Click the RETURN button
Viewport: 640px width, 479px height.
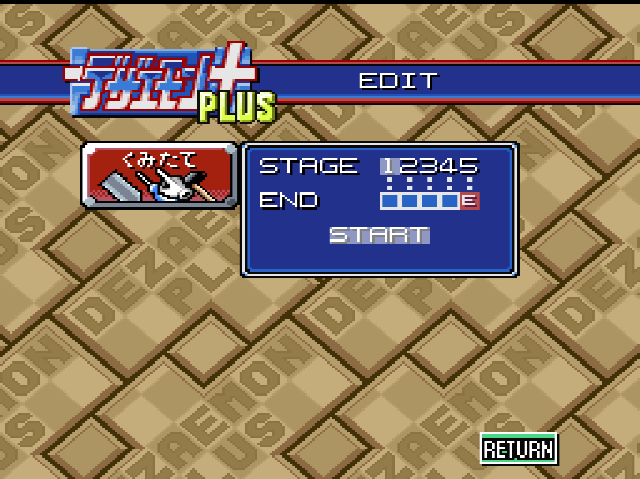click(518, 449)
